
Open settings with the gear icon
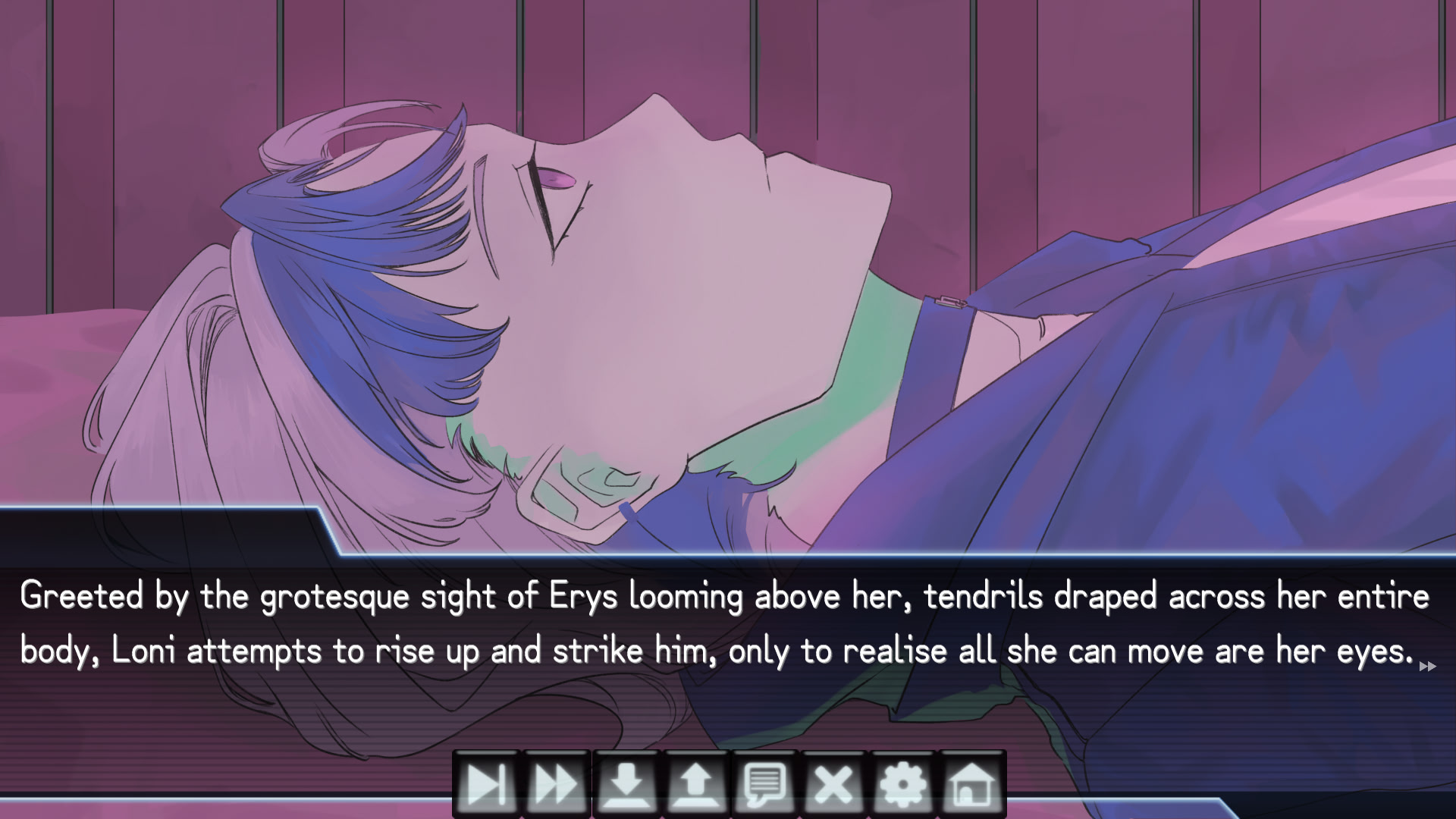coord(904,784)
